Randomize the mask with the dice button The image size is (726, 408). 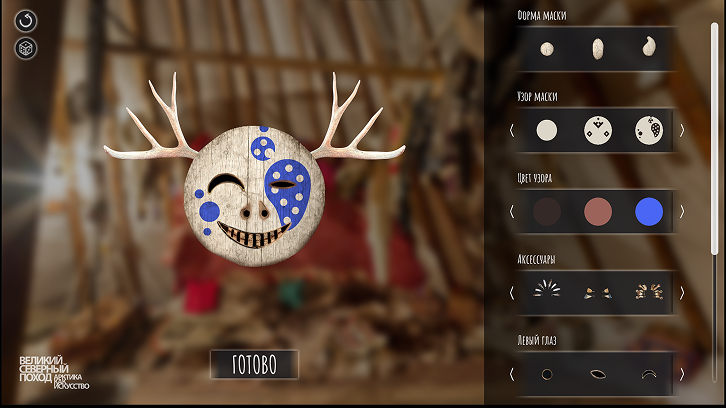(x=26, y=48)
